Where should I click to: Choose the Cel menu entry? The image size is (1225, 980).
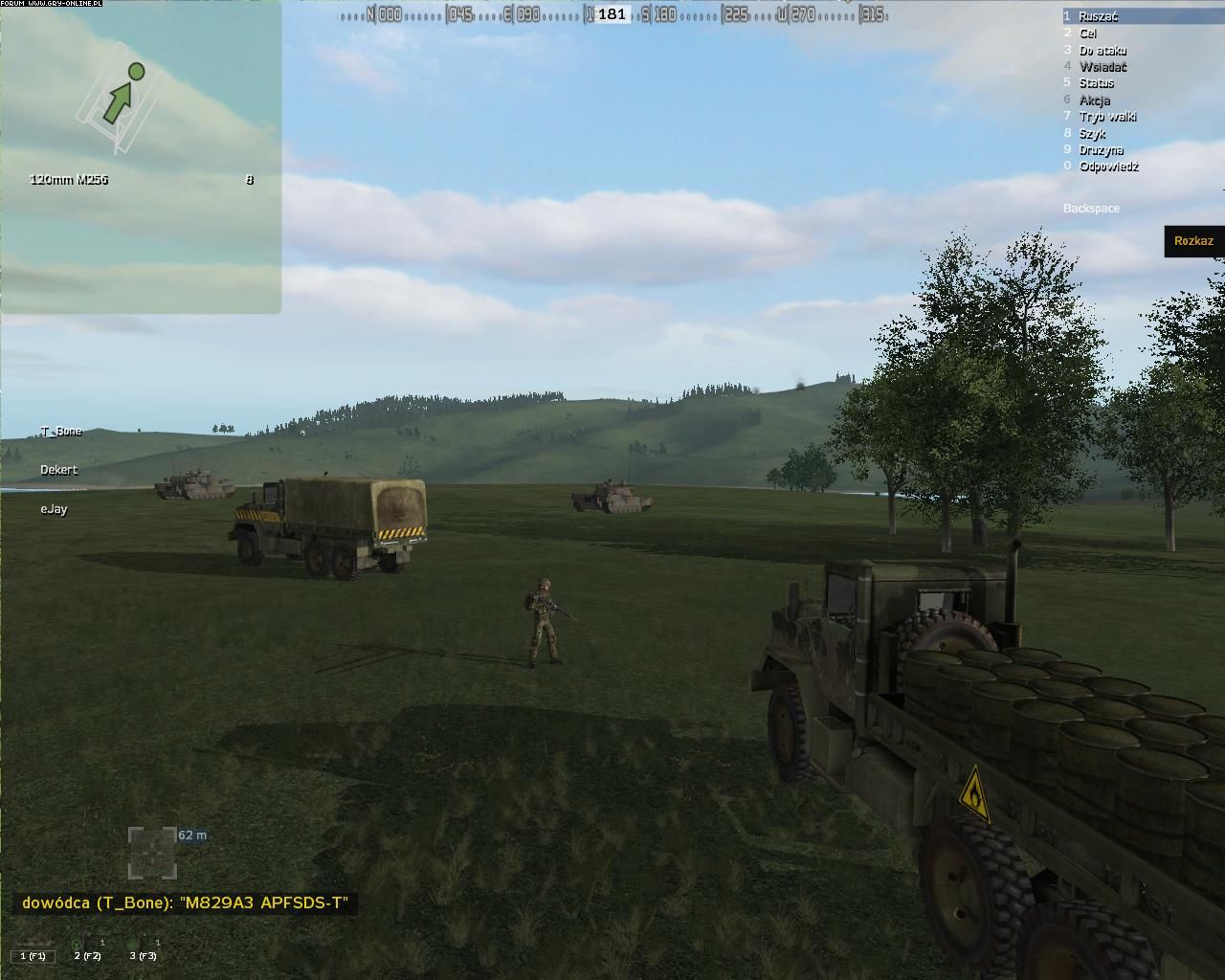click(1088, 33)
